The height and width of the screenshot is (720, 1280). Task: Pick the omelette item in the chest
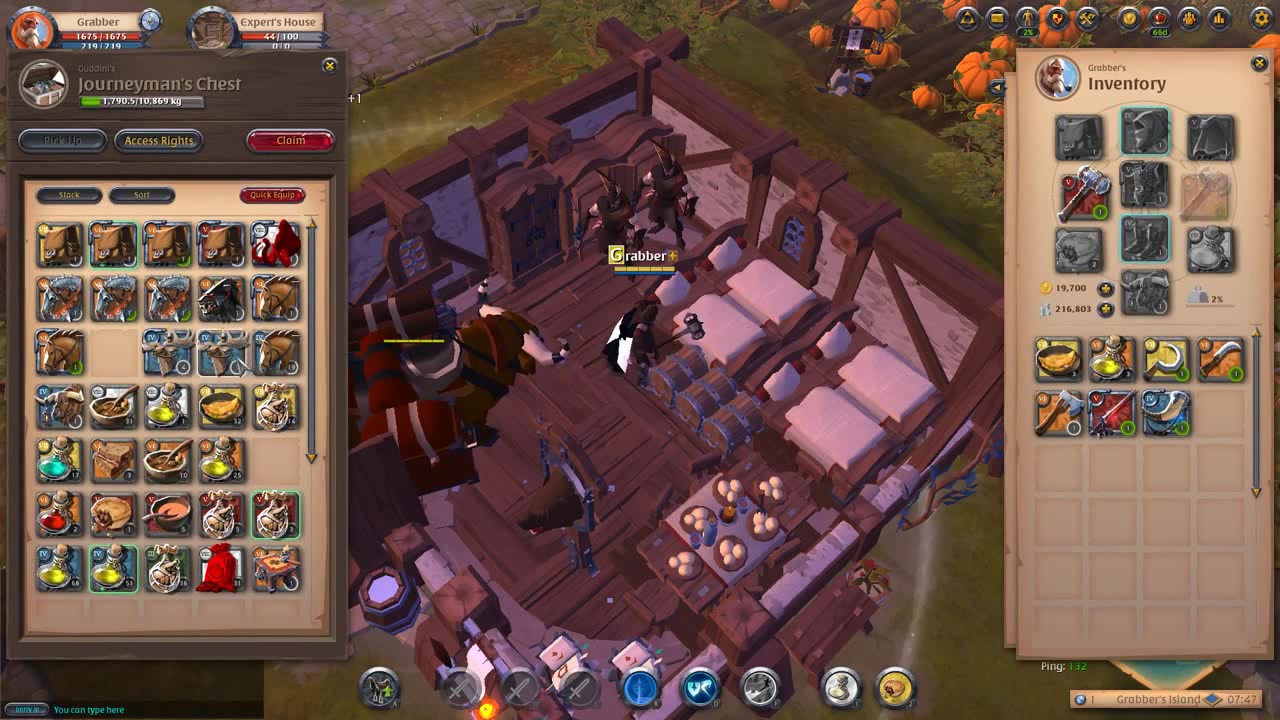click(221, 406)
